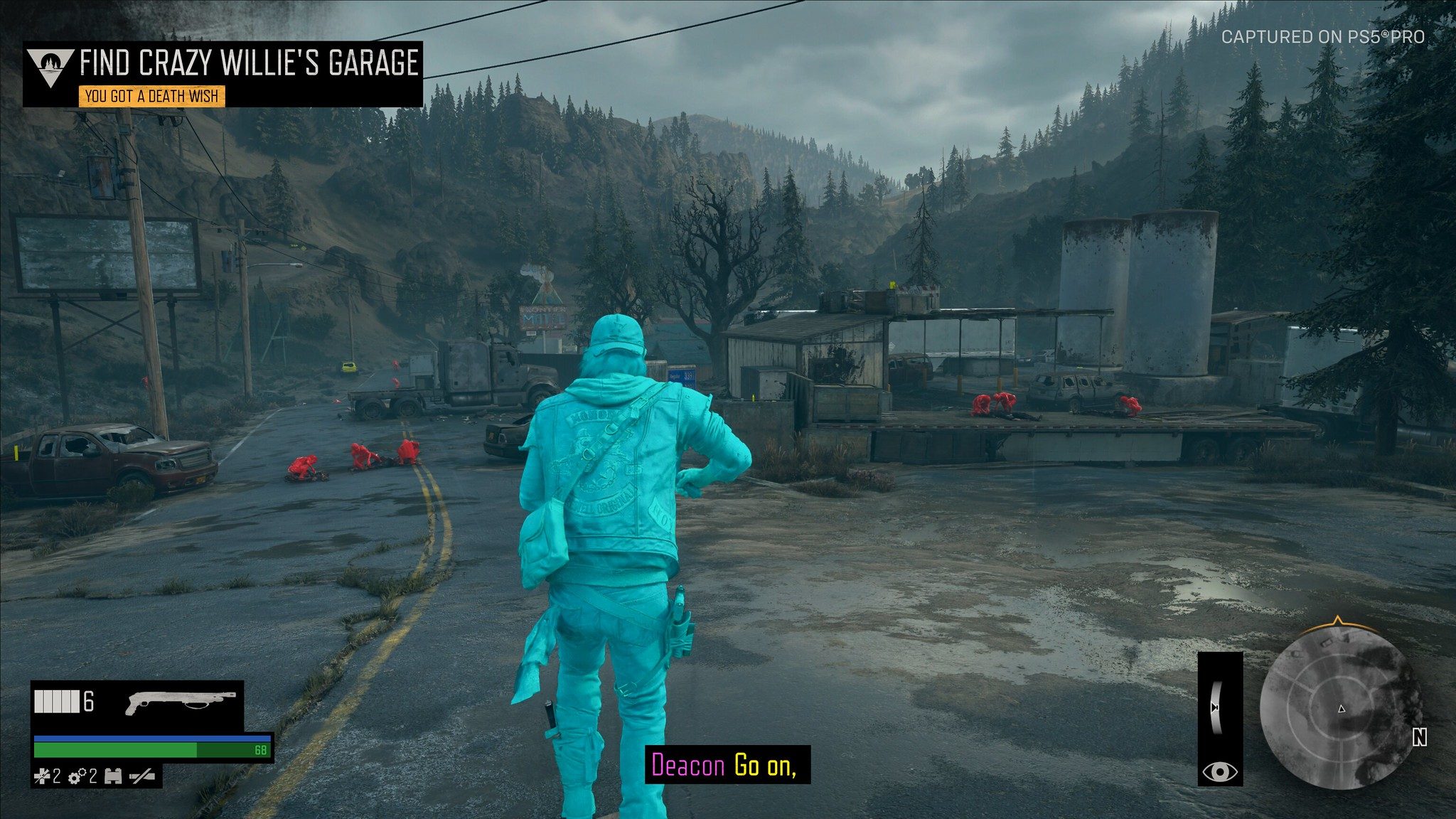Click the N north compass marker
The height and width of the screenshot is (819, 1456).
click(1419, 739)
